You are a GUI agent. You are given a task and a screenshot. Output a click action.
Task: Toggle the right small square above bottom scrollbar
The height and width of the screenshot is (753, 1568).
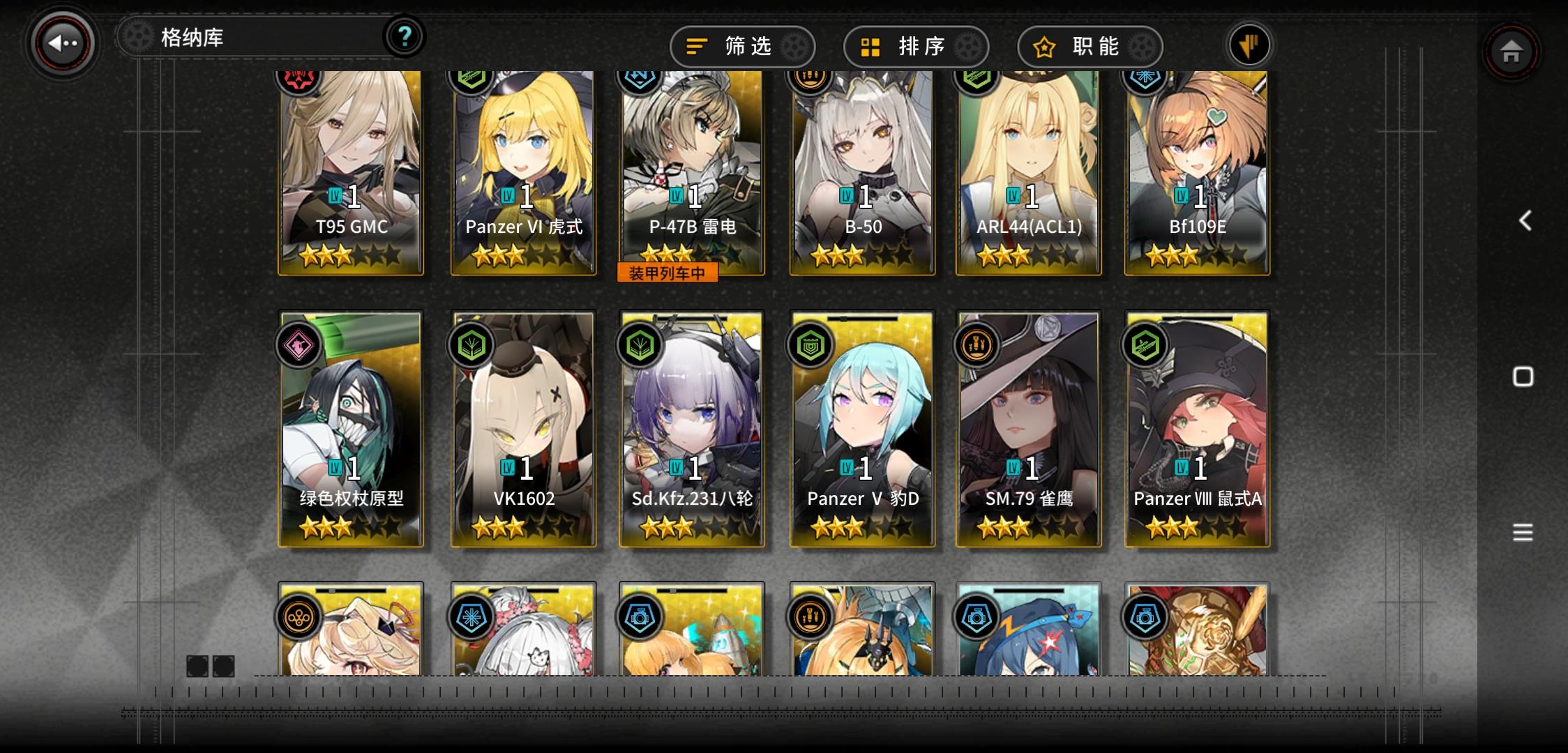coord(224,667)
